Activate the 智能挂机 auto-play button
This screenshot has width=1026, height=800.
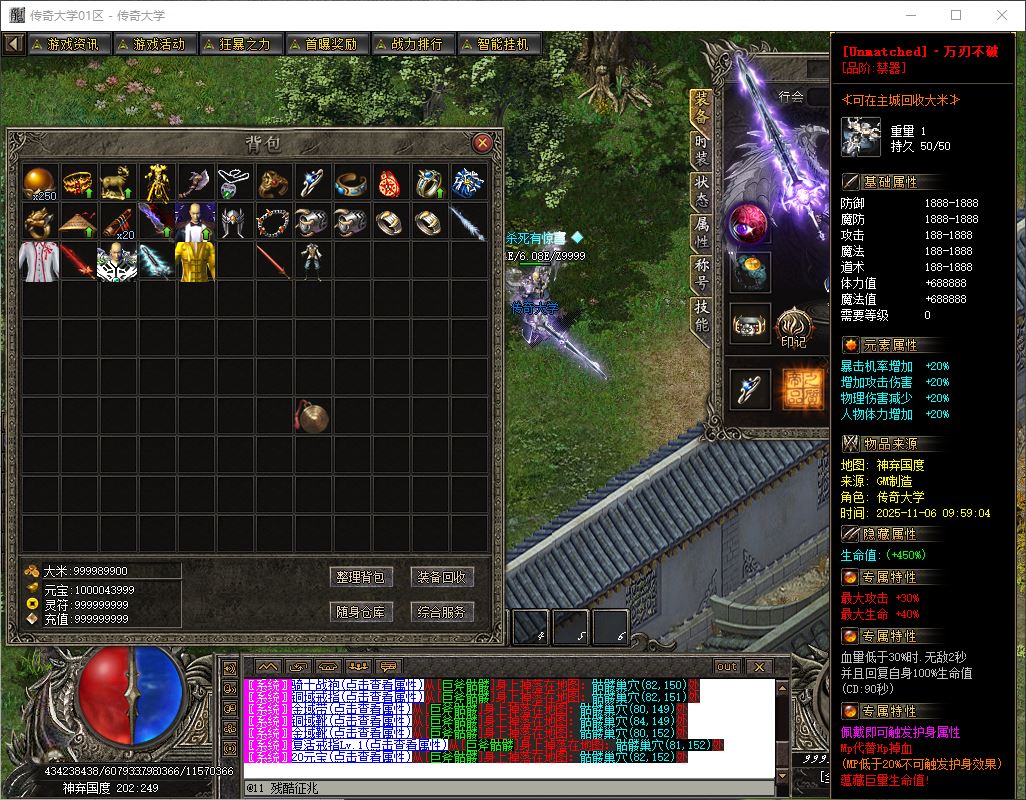pyautogui.click(x=498, y=44)
